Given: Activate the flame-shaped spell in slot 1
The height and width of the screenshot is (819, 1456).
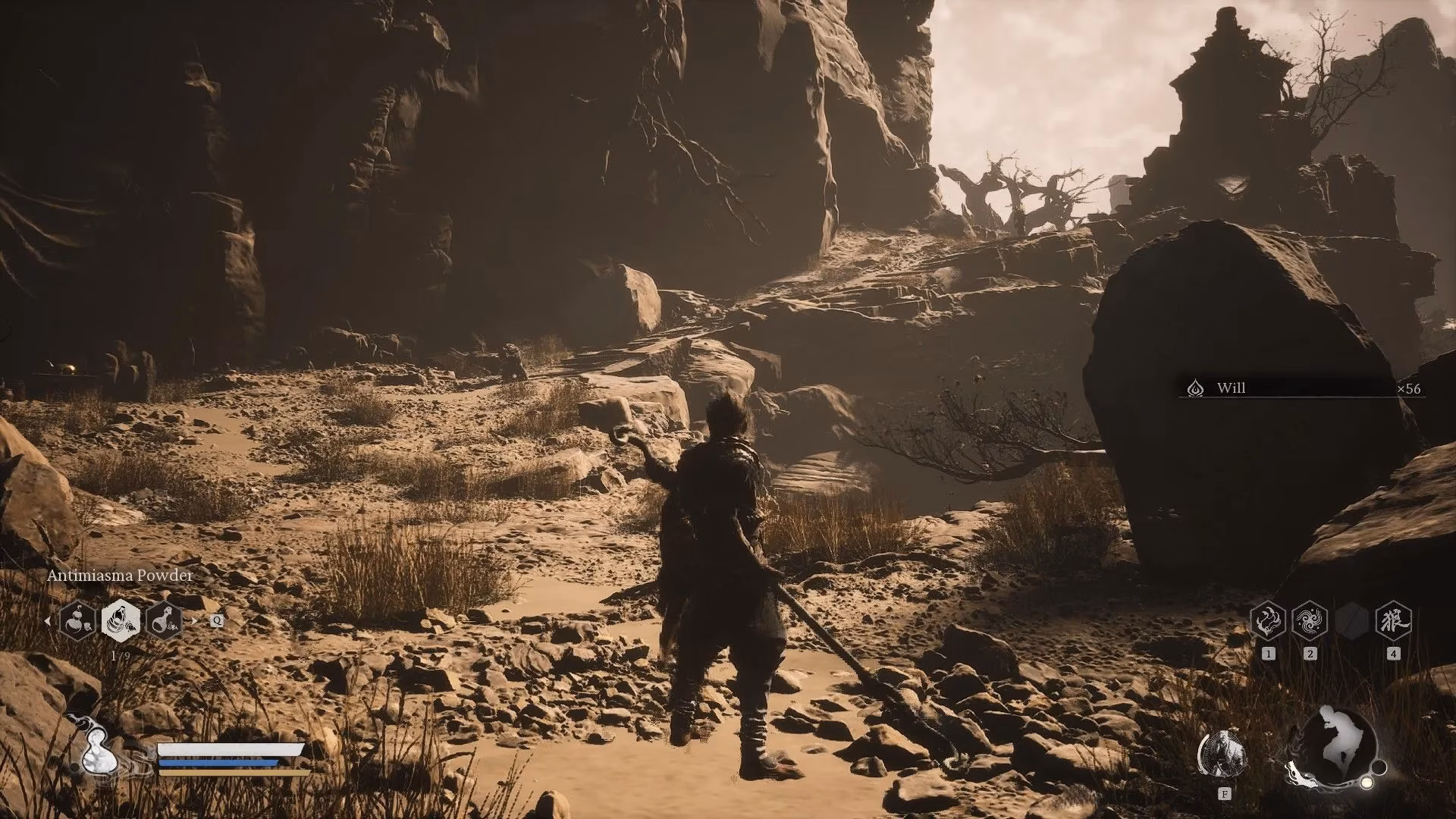Looking at the screenshot, I should pyautogui.click(x=1268, y=622).
